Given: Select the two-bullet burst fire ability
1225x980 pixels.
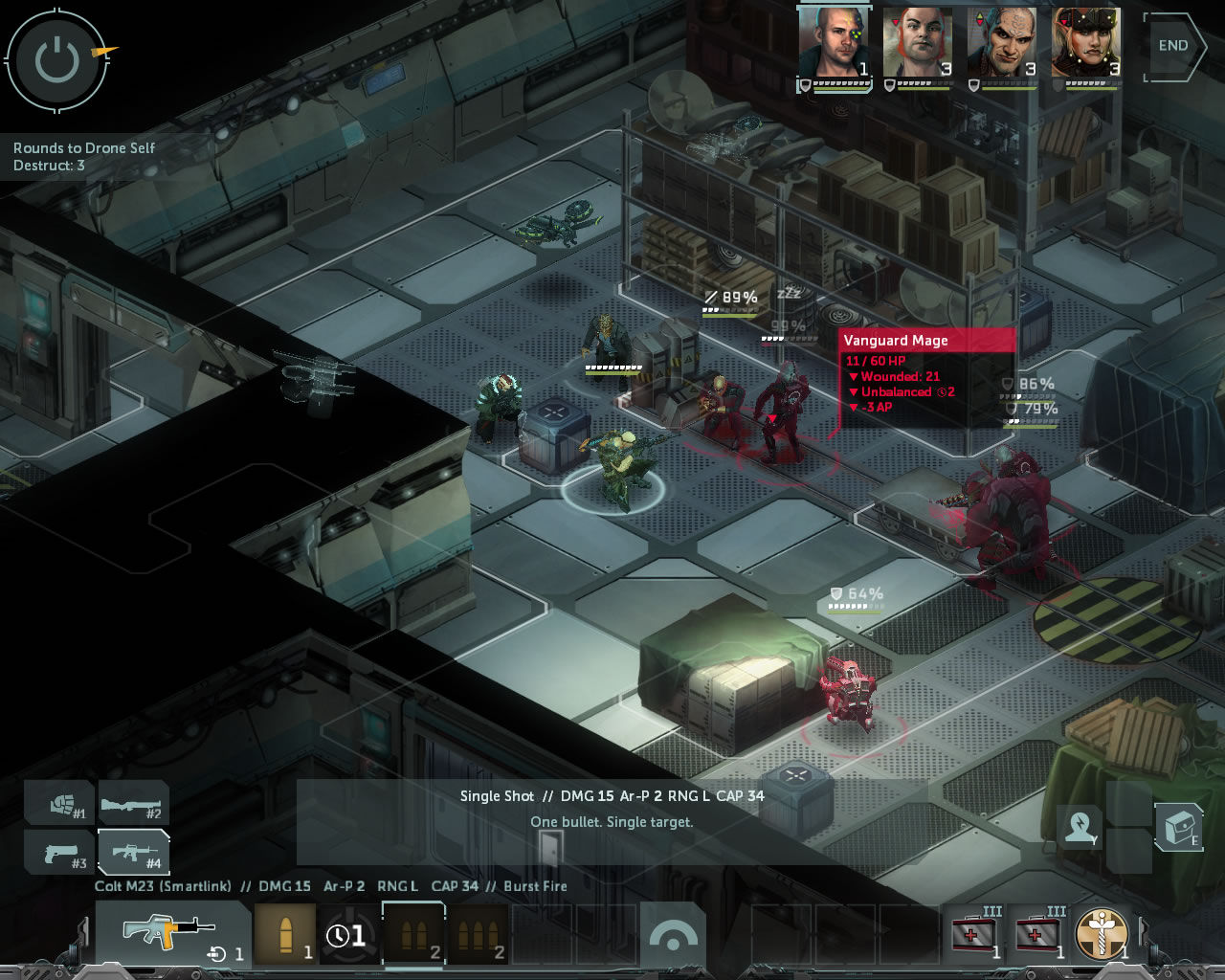Looking at the screenshot, I should tap(413, 933).
